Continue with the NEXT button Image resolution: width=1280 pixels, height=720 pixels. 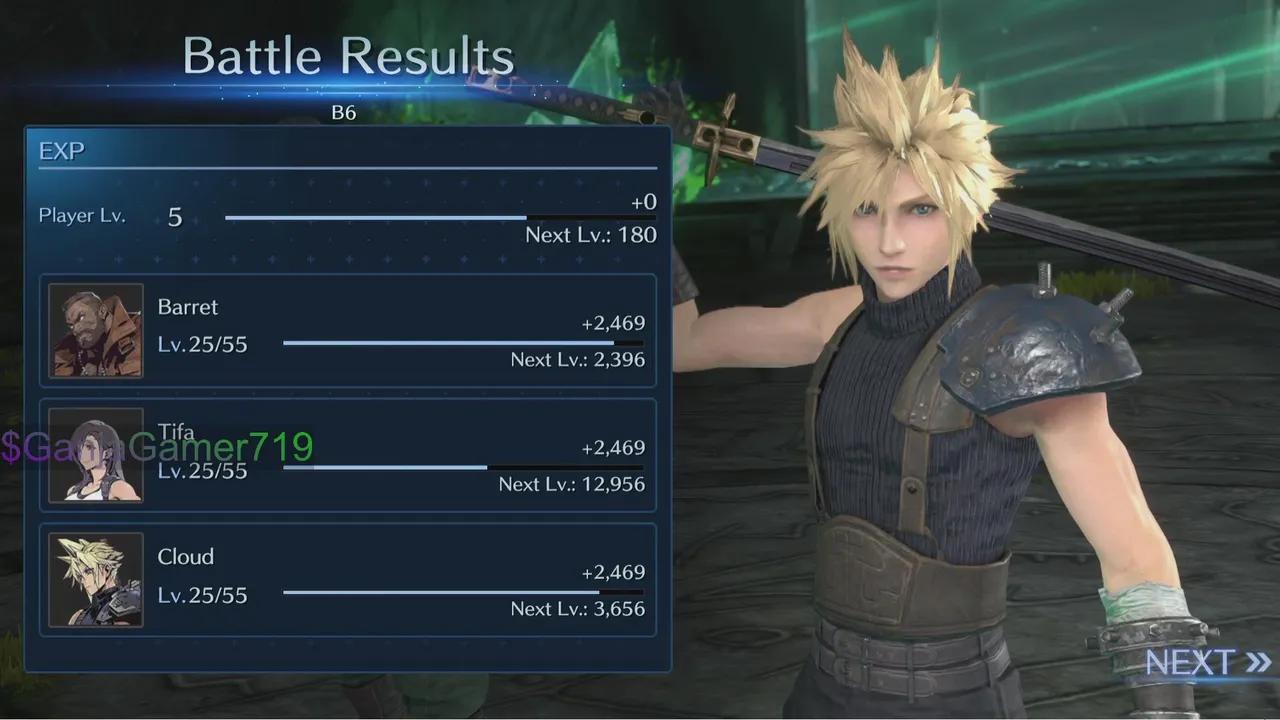tap(1207, 662)
